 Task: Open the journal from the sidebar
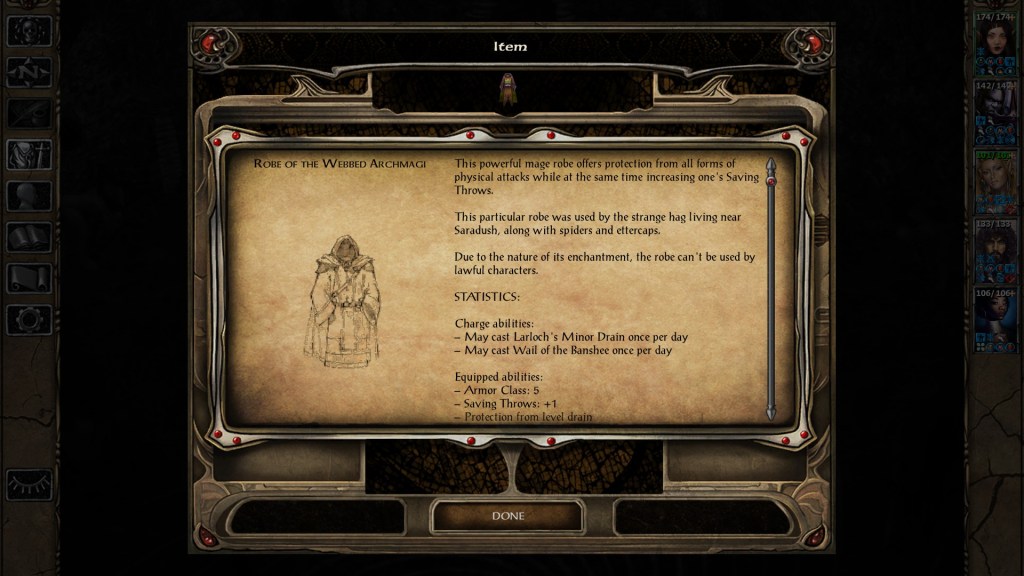(x=29, y=113)
